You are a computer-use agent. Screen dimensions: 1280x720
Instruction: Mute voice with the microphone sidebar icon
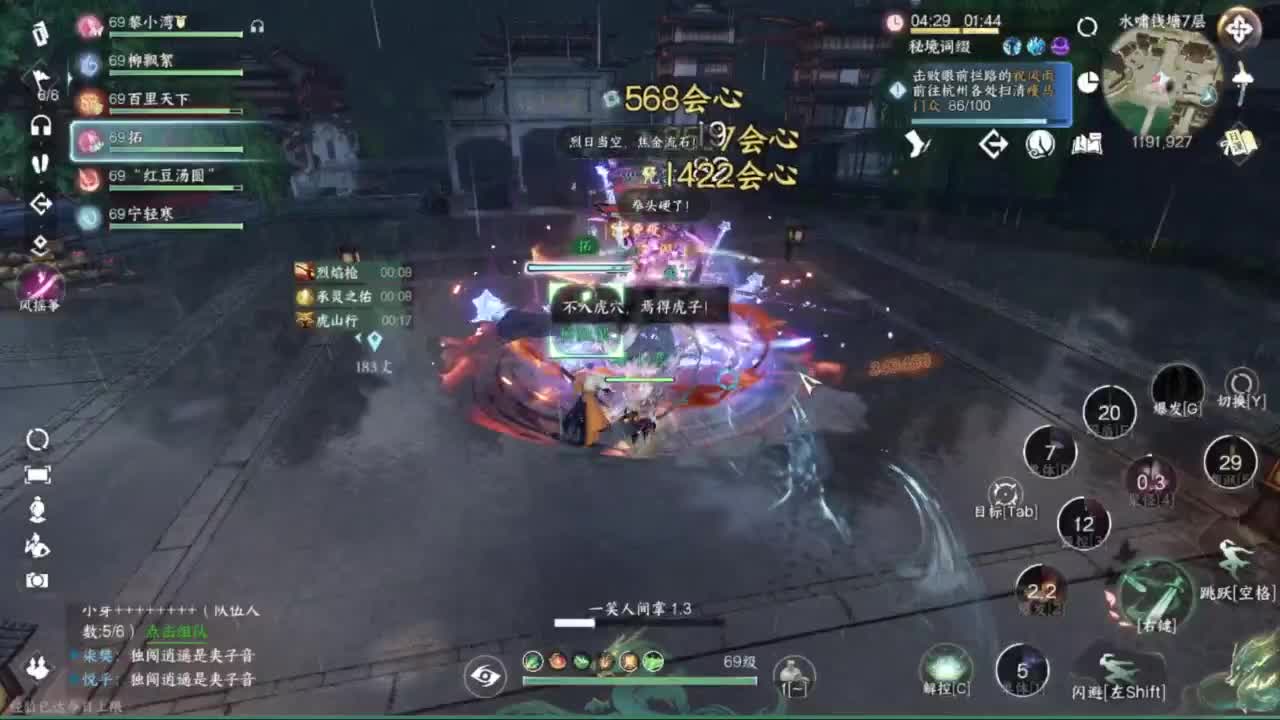point(40,163)
